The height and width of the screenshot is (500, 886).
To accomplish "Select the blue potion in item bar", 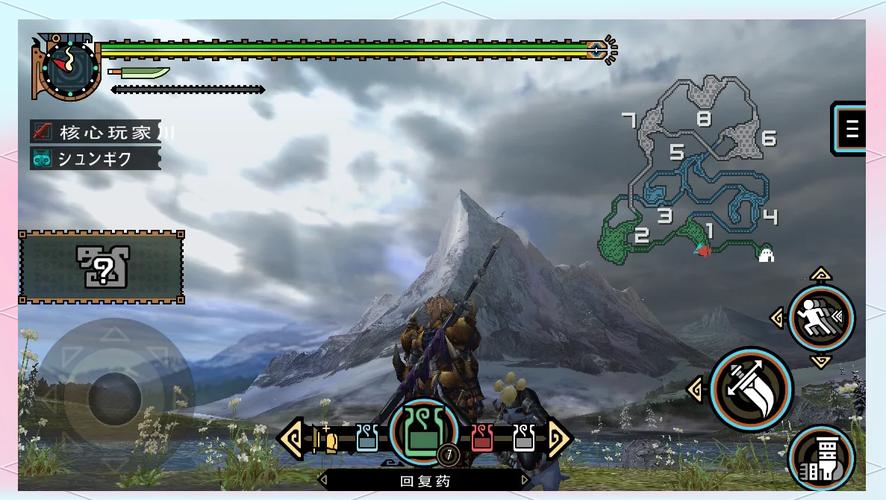I will point(367,437).
